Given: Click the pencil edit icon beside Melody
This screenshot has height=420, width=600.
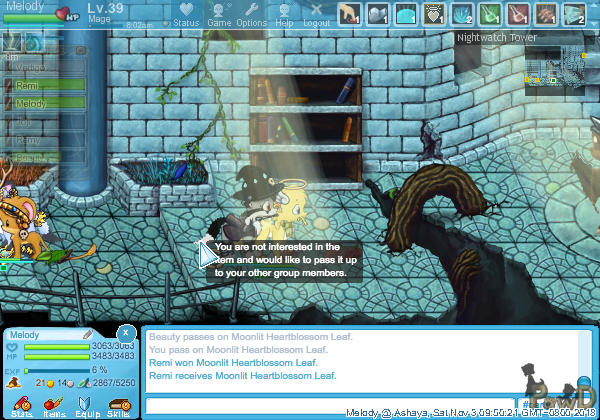Looking at the screenshot, I should click(x=88, y=333).
